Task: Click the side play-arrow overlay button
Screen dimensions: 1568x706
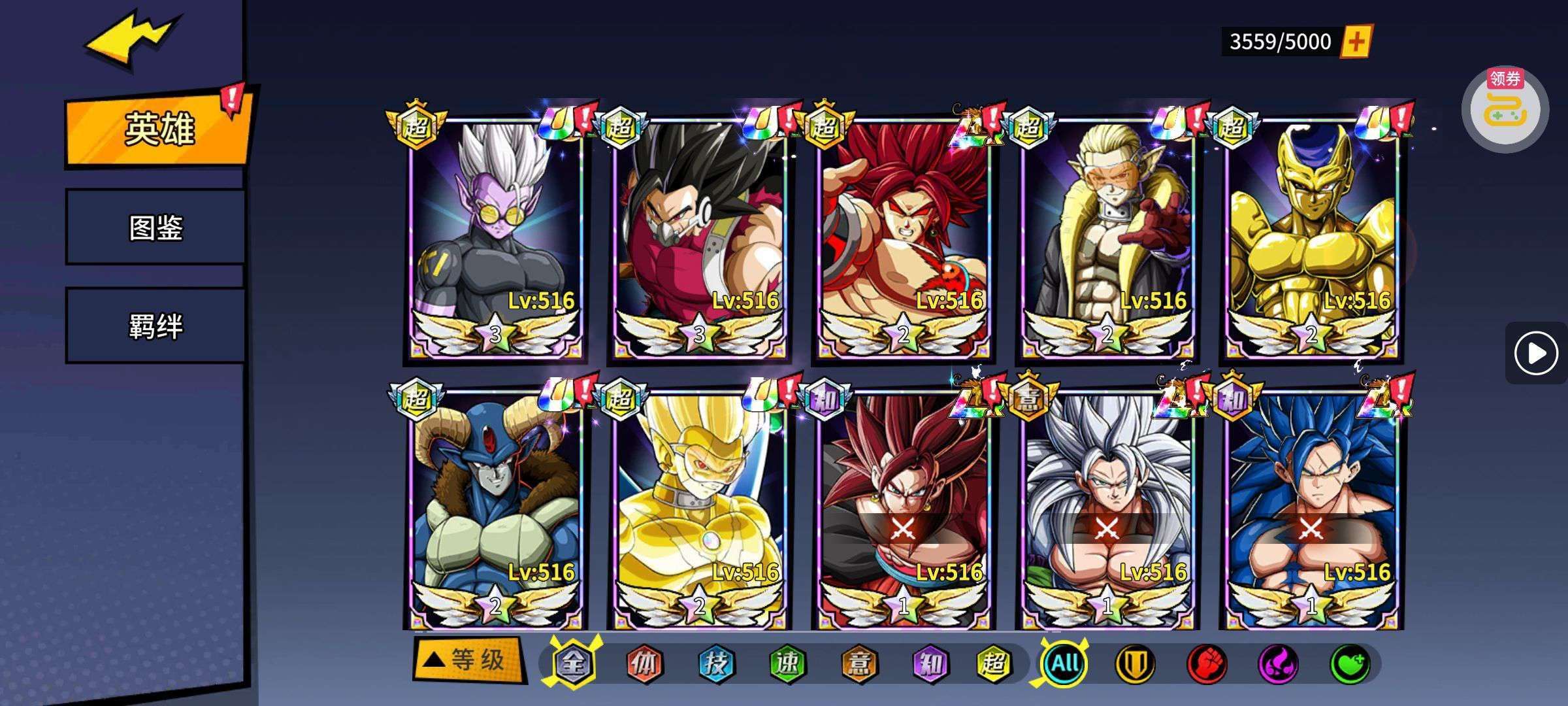Action: (x=1535, y=354)
